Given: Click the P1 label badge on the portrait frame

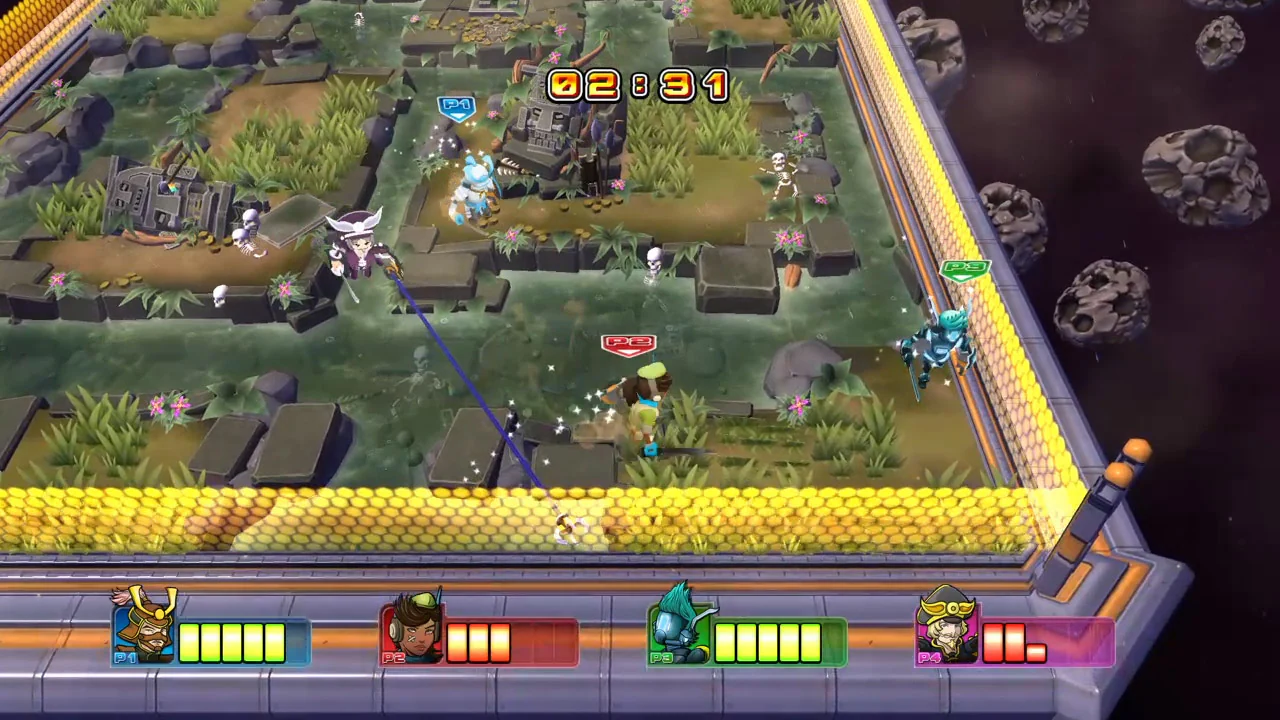Looking at the screenshot, I should click(124, 658).
